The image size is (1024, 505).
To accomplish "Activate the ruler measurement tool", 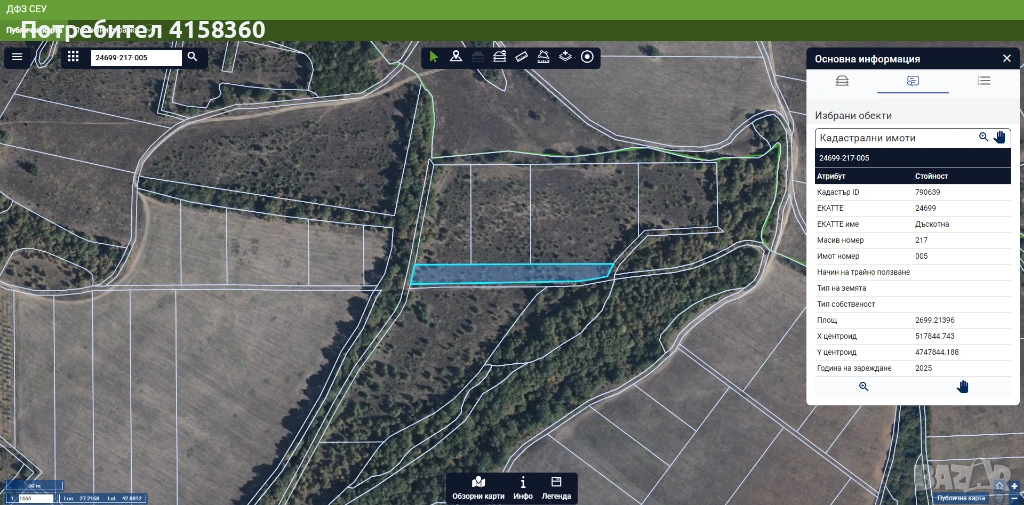I will tap(521, 57).
